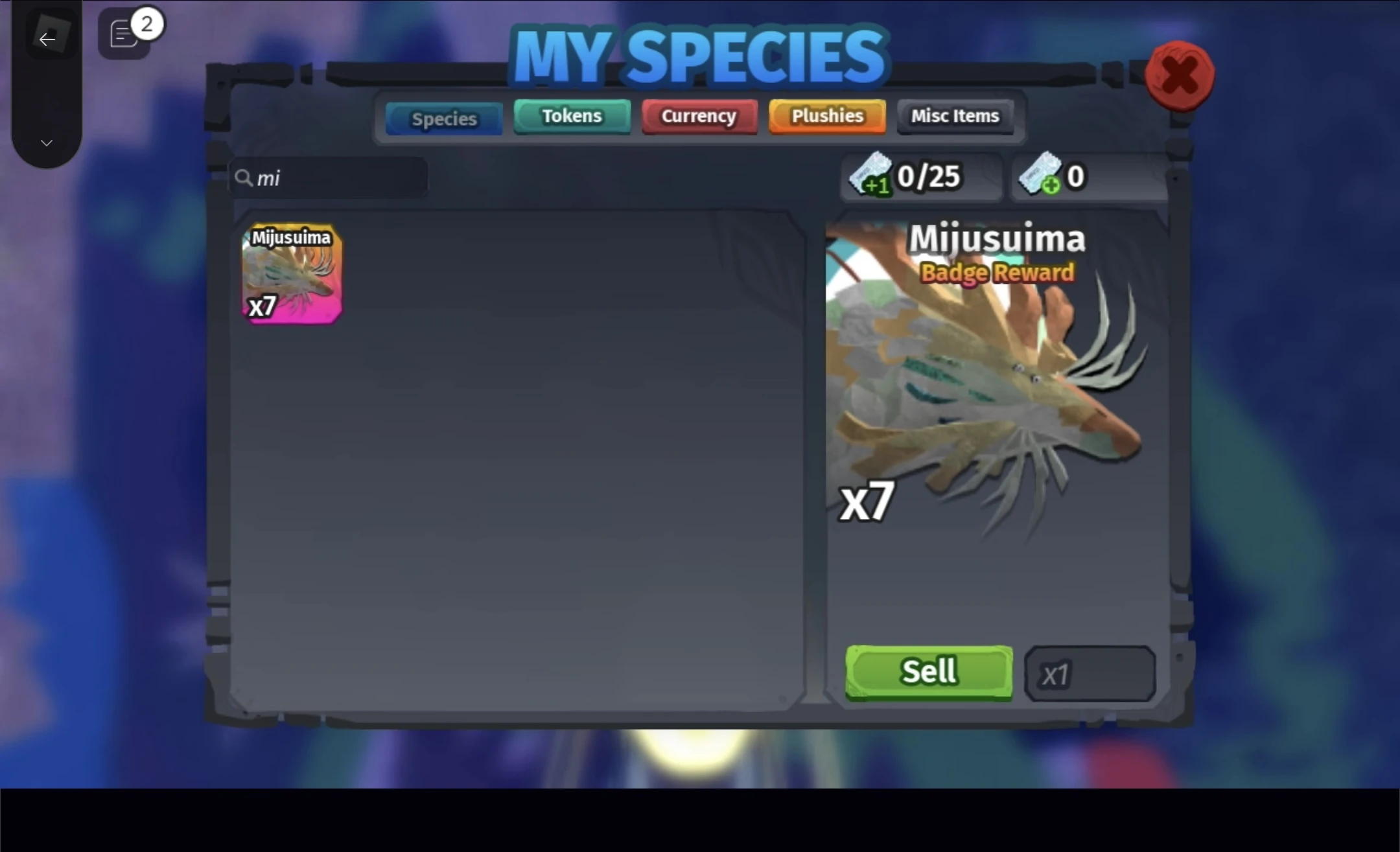Close the My Species window

[x=1180, y=76]
